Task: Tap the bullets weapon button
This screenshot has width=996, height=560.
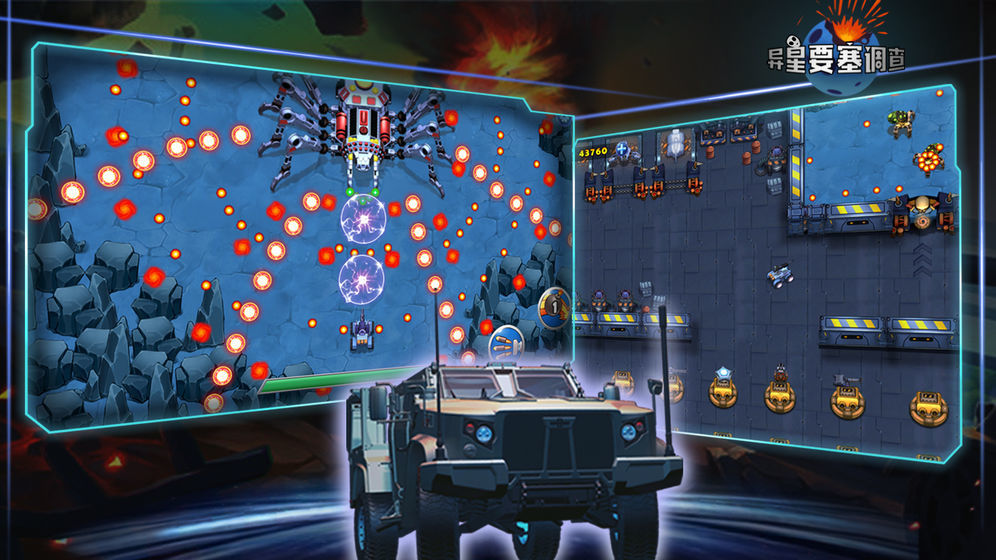Action: pyautogui.click(x=505, y=345)
